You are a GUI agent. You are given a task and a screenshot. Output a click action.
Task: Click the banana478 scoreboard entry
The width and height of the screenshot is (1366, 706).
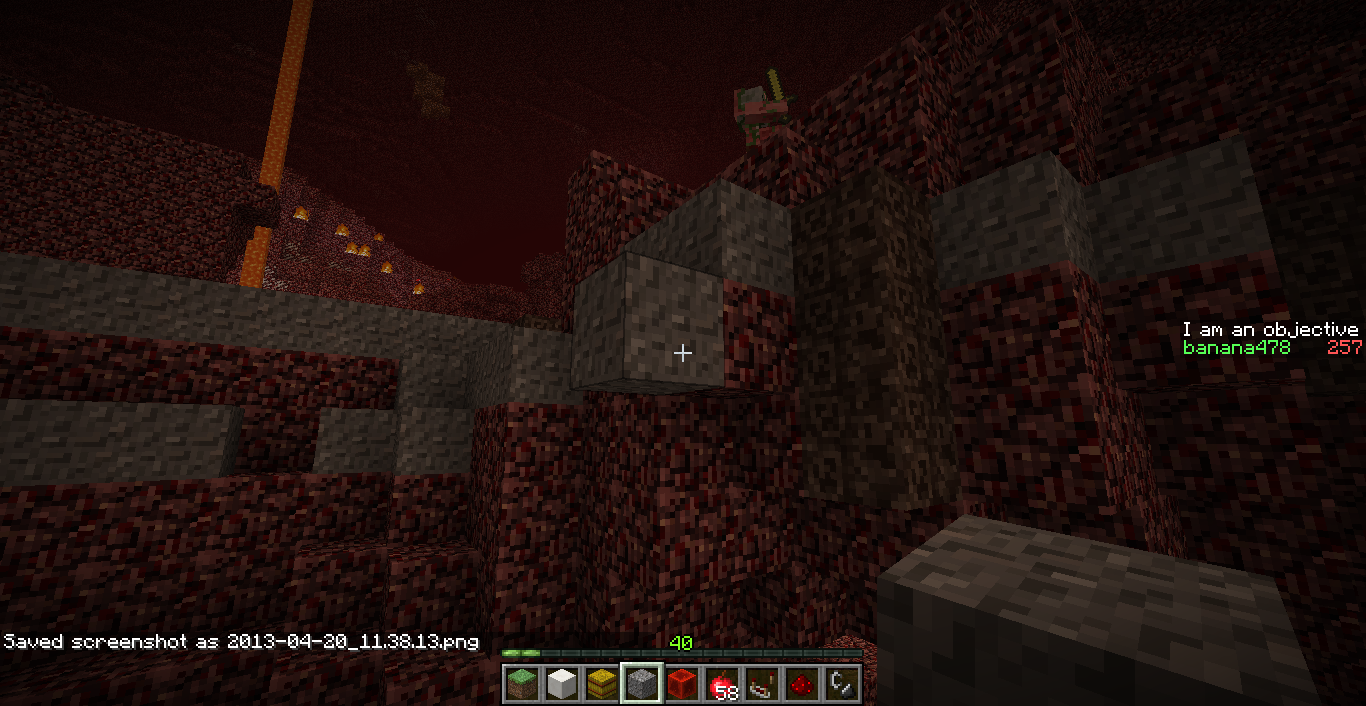[x=1236, y=348]
